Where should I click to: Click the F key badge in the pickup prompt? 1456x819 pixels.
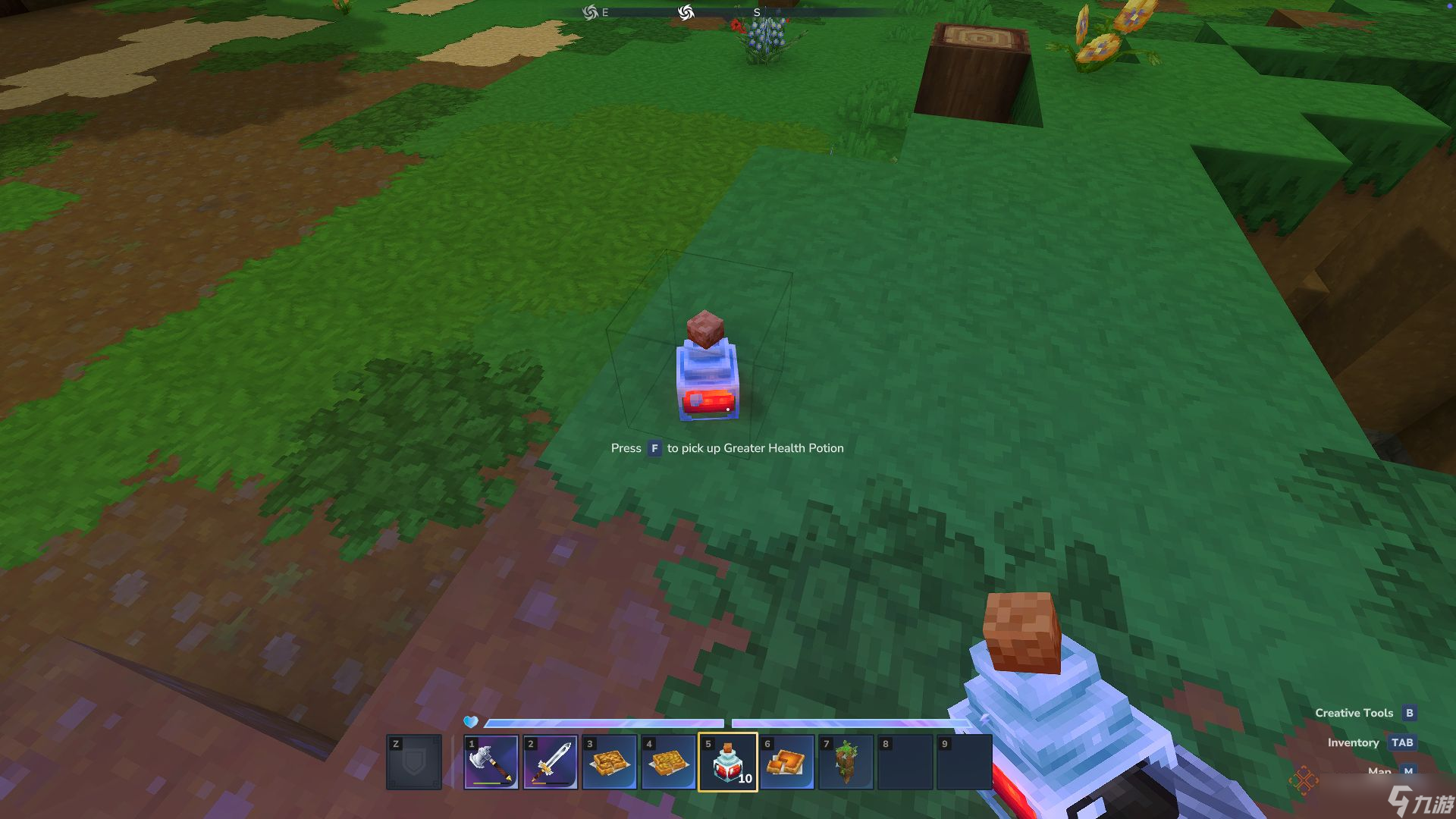654,448
